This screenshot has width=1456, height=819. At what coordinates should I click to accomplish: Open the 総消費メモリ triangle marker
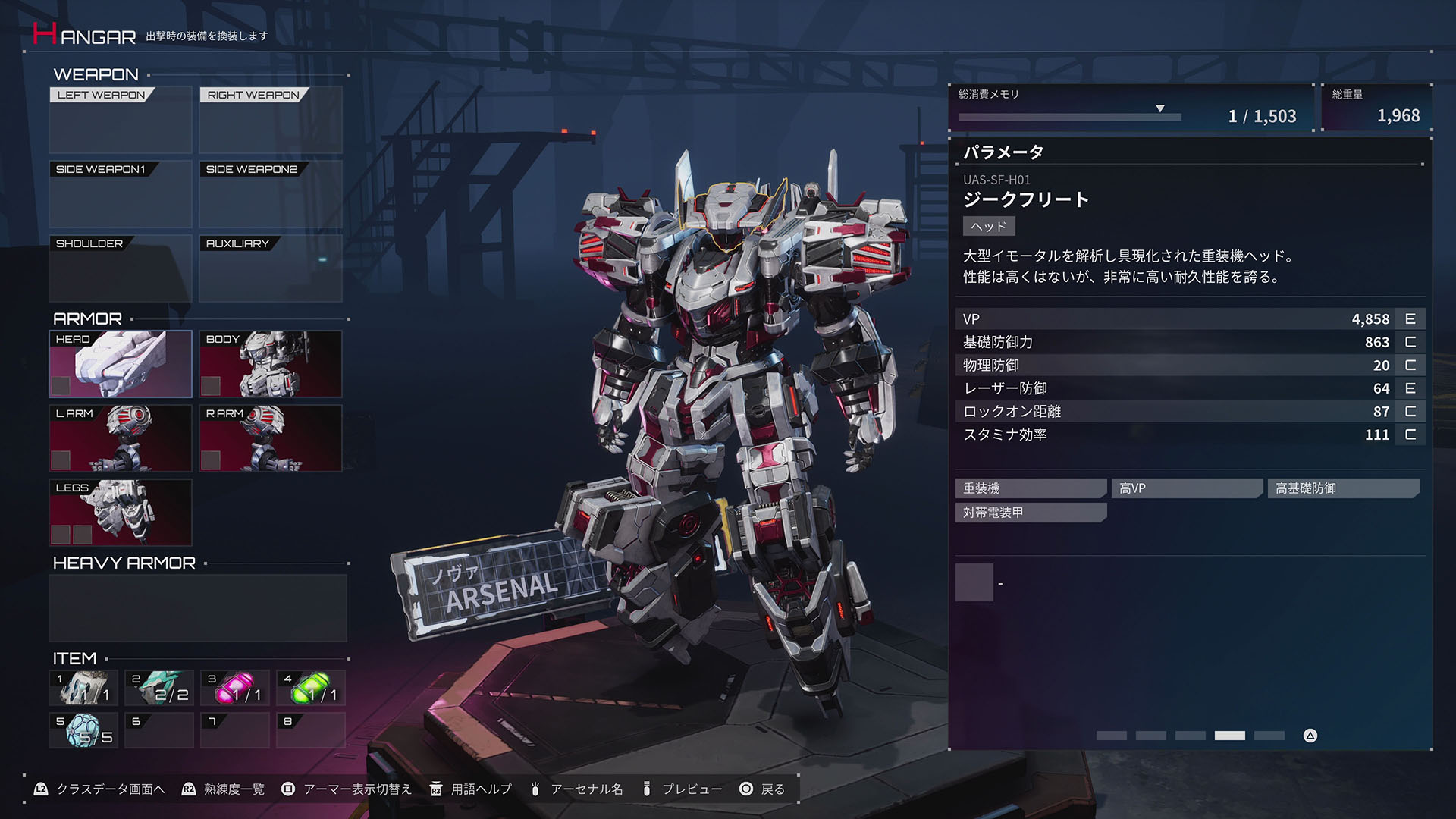(1160, 108)
